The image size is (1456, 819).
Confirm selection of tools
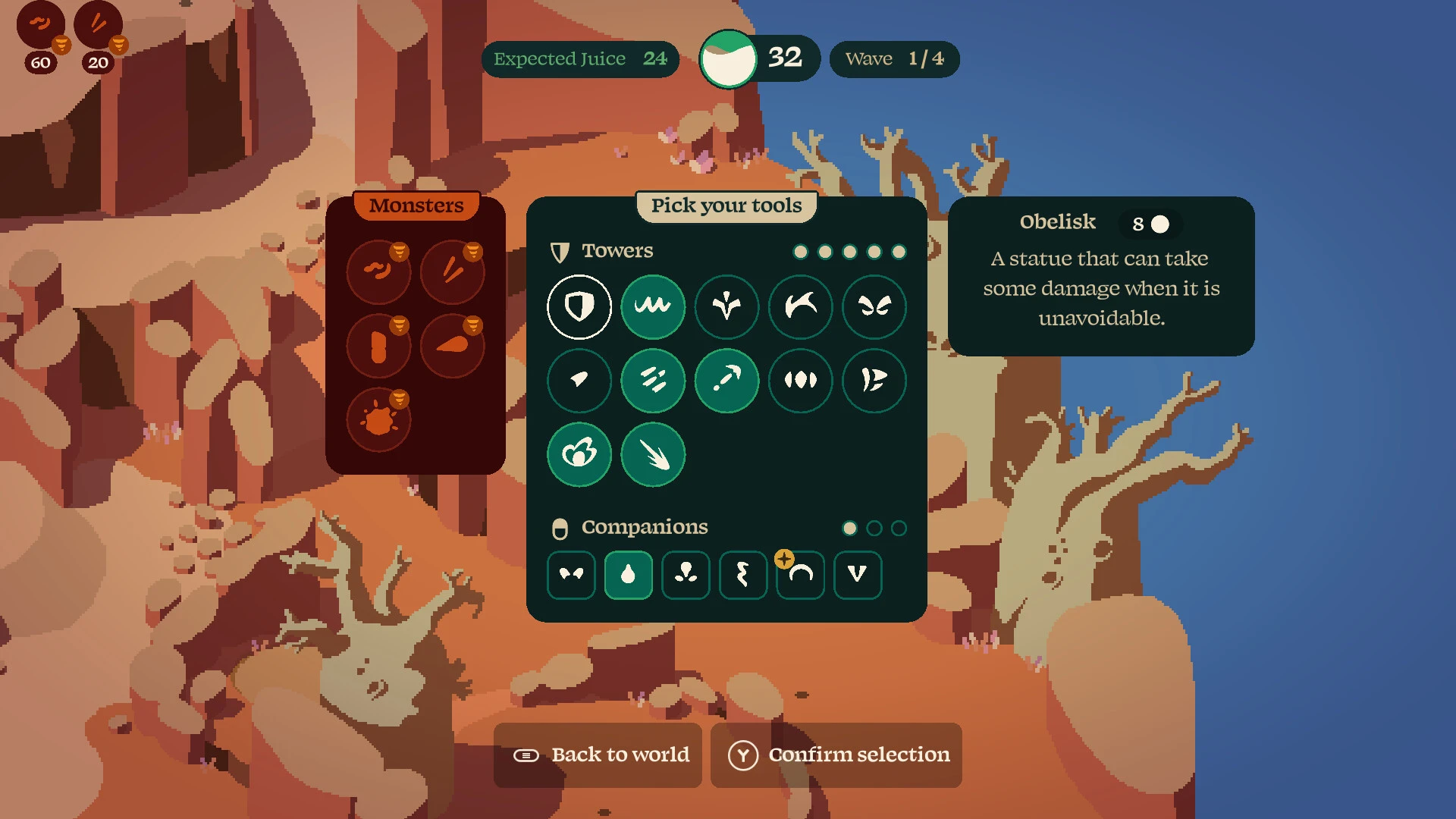click(x=836, y=755)
